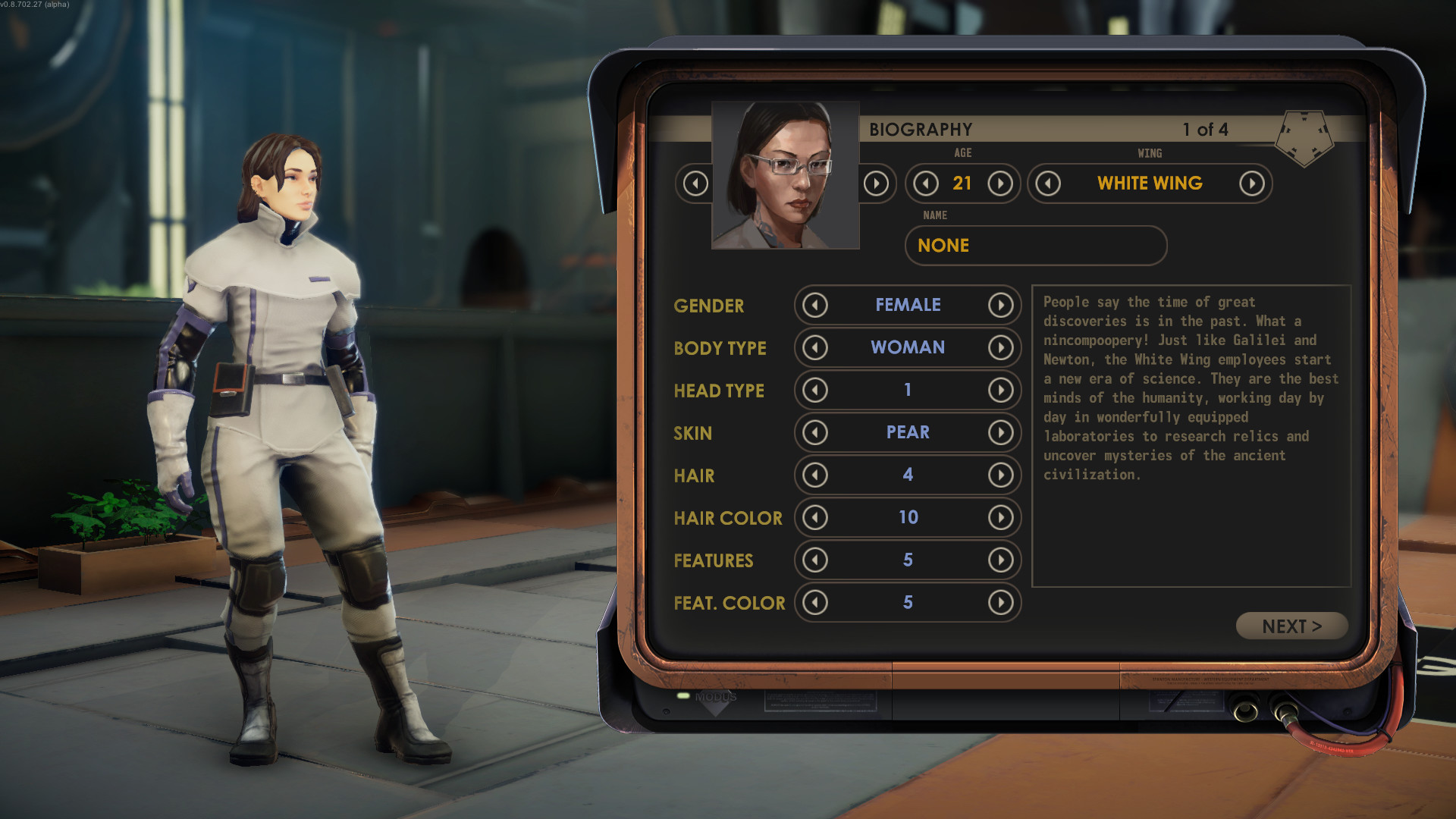Viewport: 1456px width, 819px height.
Task: Pick the previous hair style
Action: coord(815,475)
